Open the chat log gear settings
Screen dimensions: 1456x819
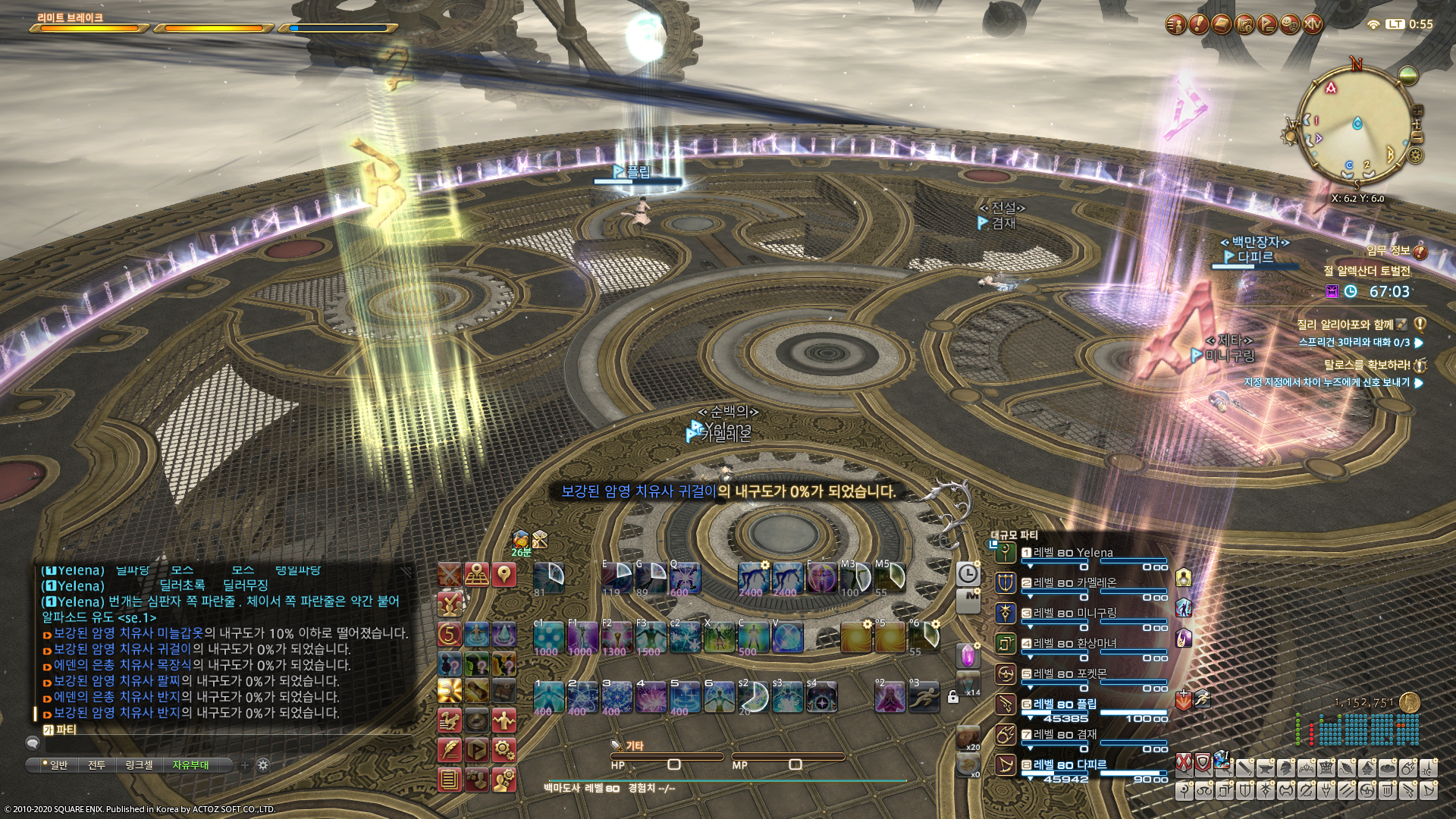pyautogui.click(x=263, y=765)
